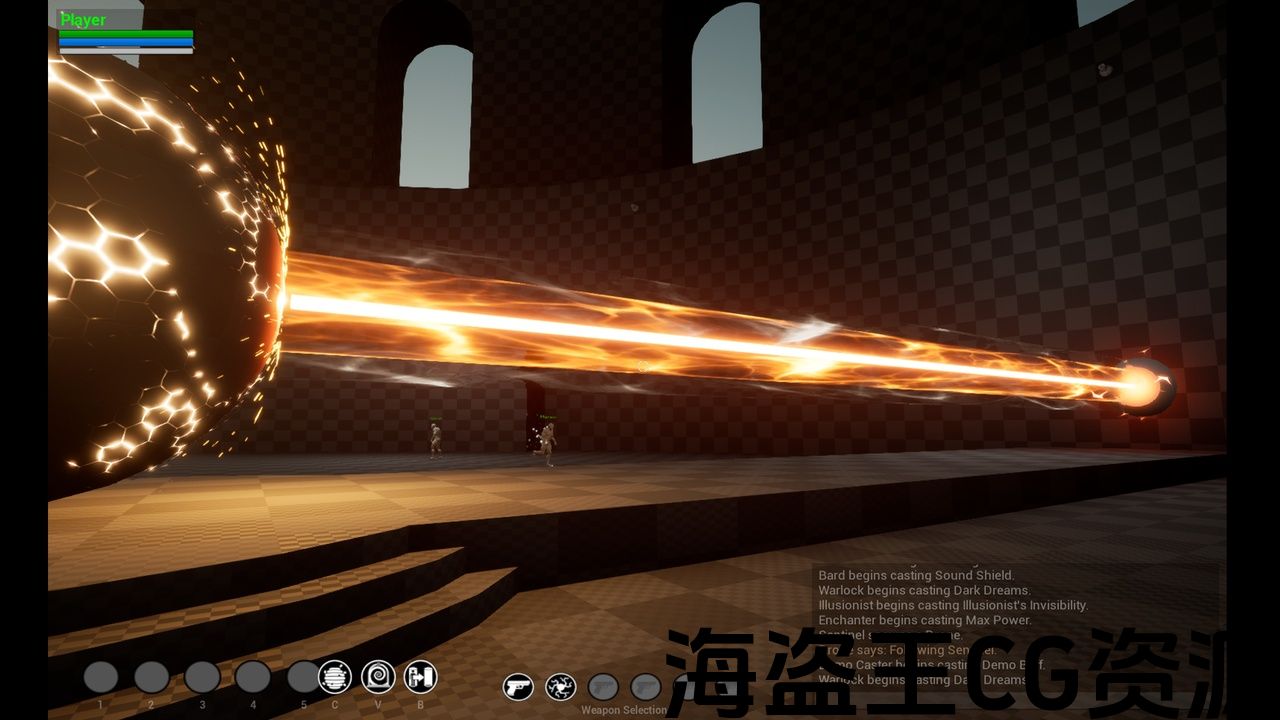This screenshot has height=720, width=1280.
Task: Select the pistol weapon icon
Action: coord(518,687)
